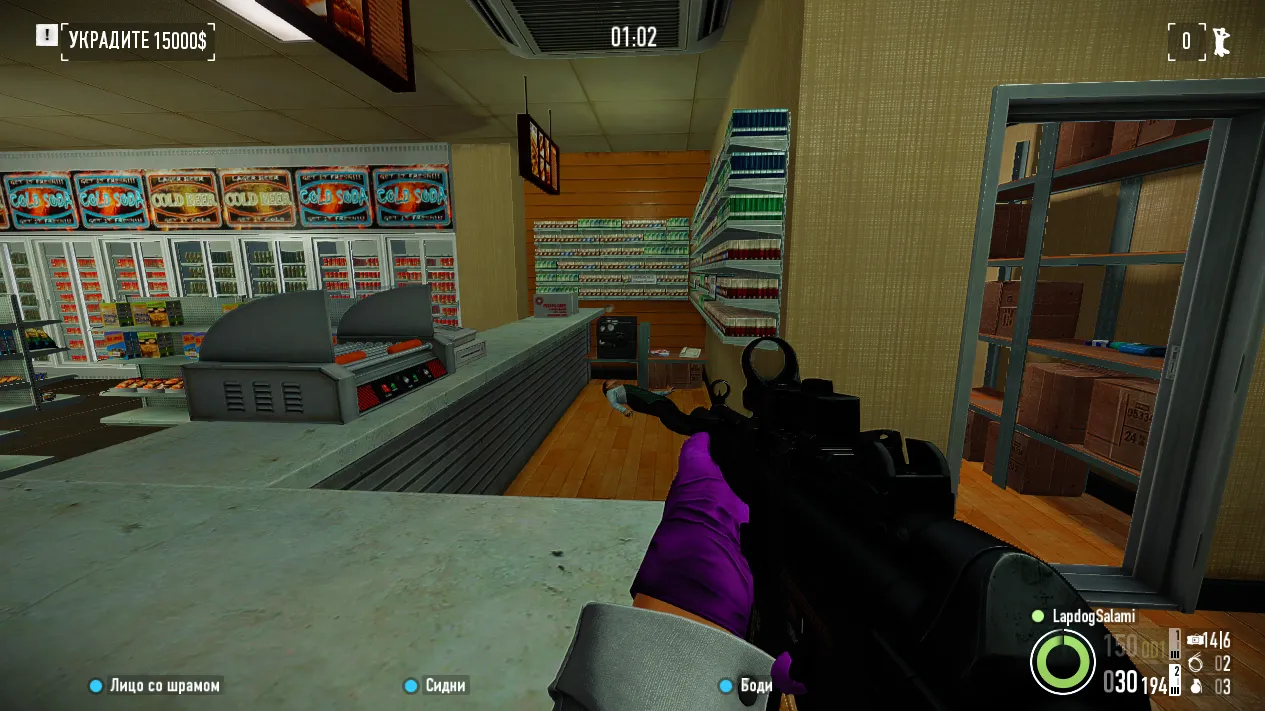This screenshot has width=1265, height=711.
Task: Click the exclamation mark objective icon
Action: [46, 36]
